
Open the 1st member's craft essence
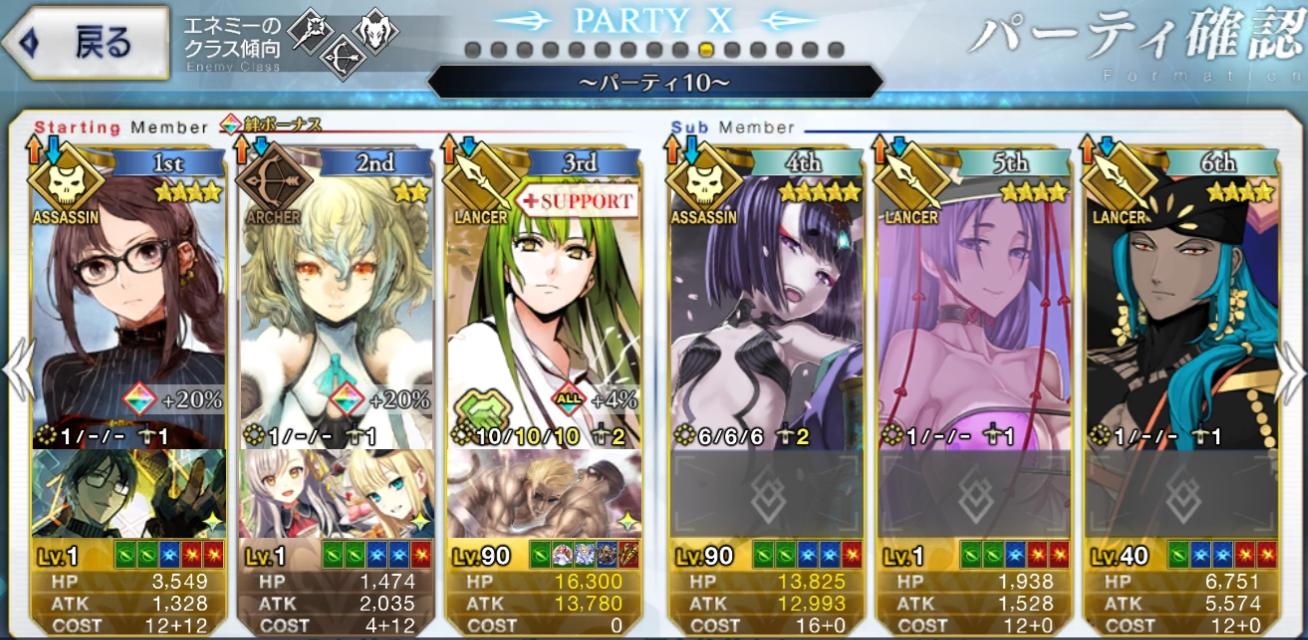pyautogui.click(x=129, y=494)
